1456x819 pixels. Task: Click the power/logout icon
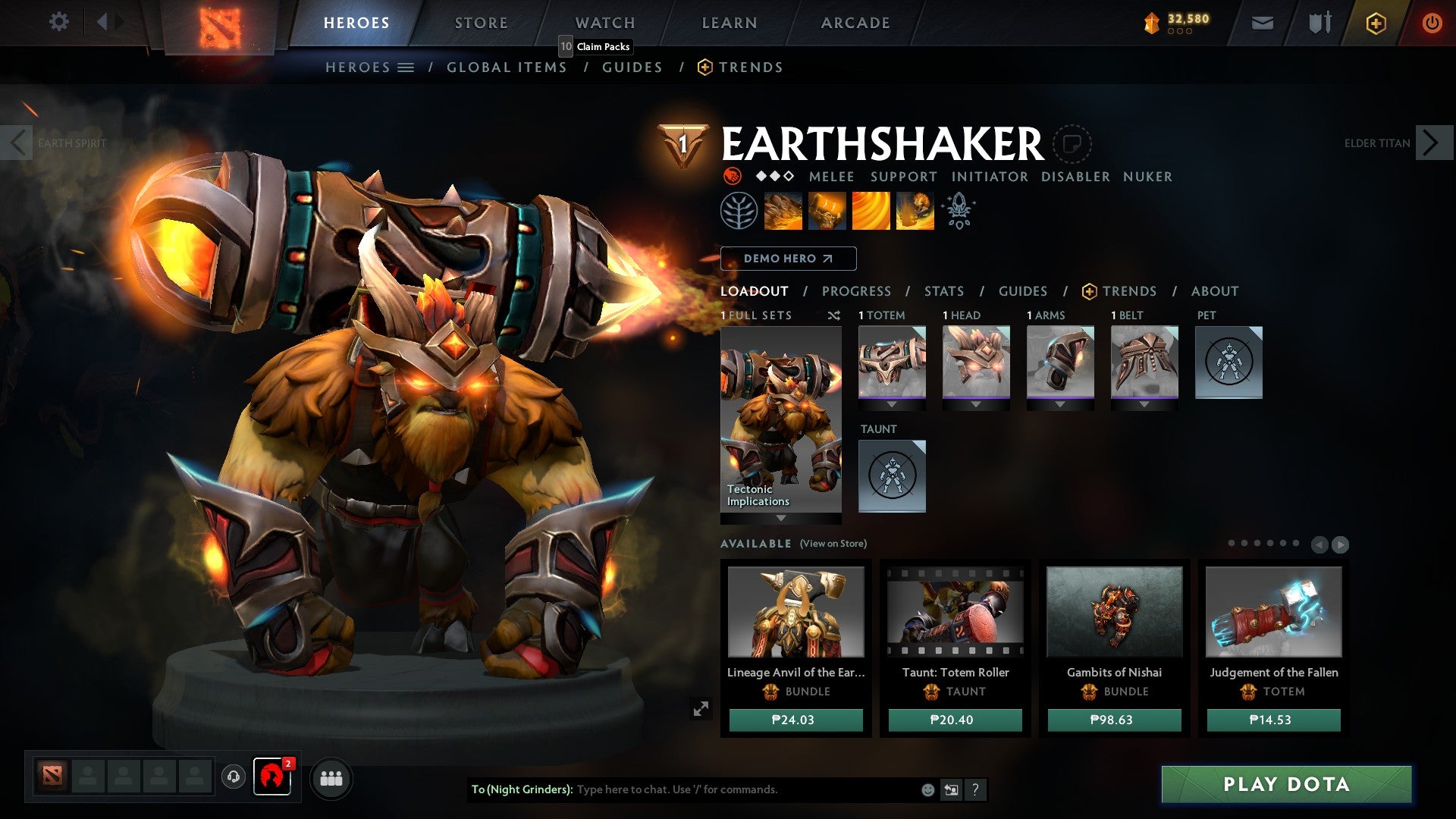[1432, 22]
